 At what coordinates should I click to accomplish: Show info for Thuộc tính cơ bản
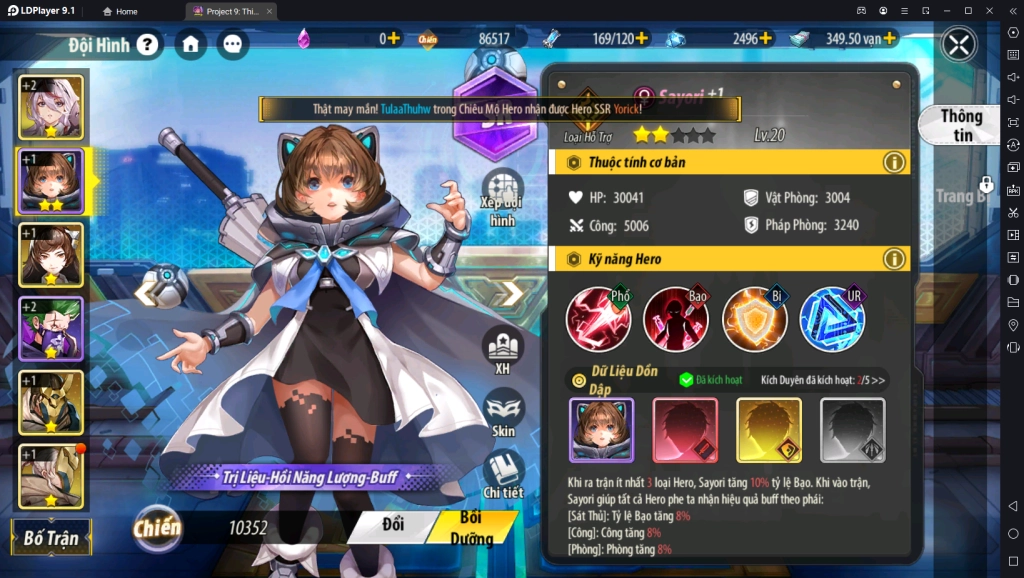[x=893, y=162]
